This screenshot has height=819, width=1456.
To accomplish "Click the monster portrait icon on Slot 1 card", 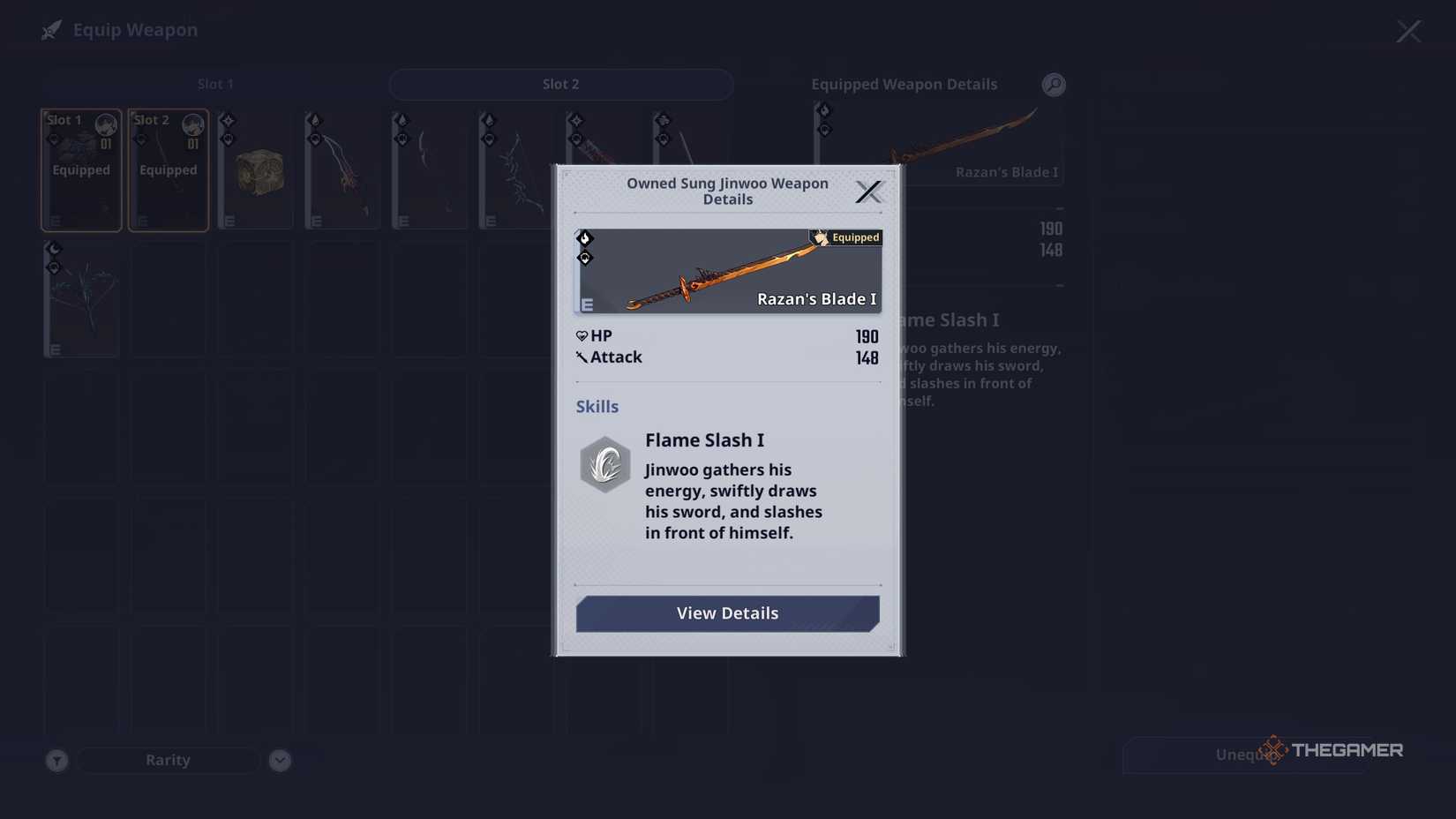I will click(105, 124).
